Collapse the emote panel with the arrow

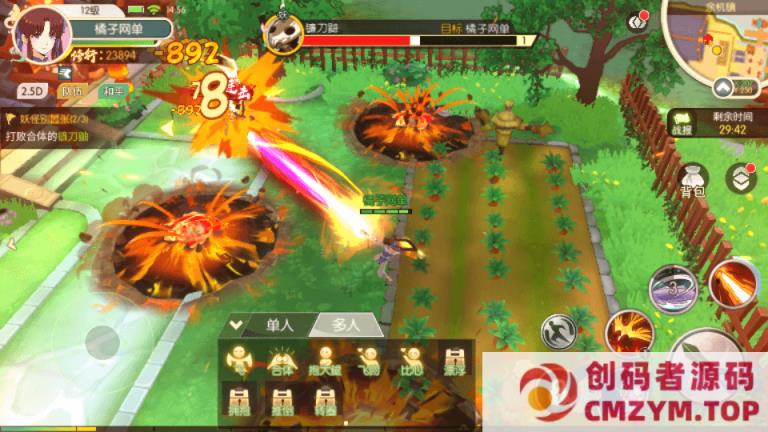click(x=236, y=324)
